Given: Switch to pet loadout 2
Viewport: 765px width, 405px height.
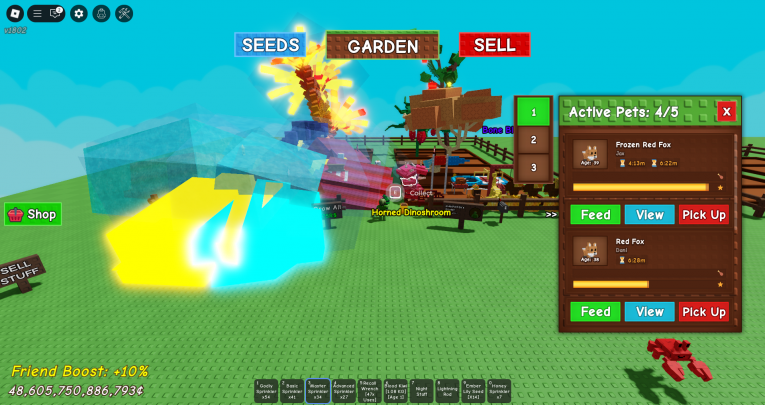Looking at the screenshot, I should pos(533,140).
